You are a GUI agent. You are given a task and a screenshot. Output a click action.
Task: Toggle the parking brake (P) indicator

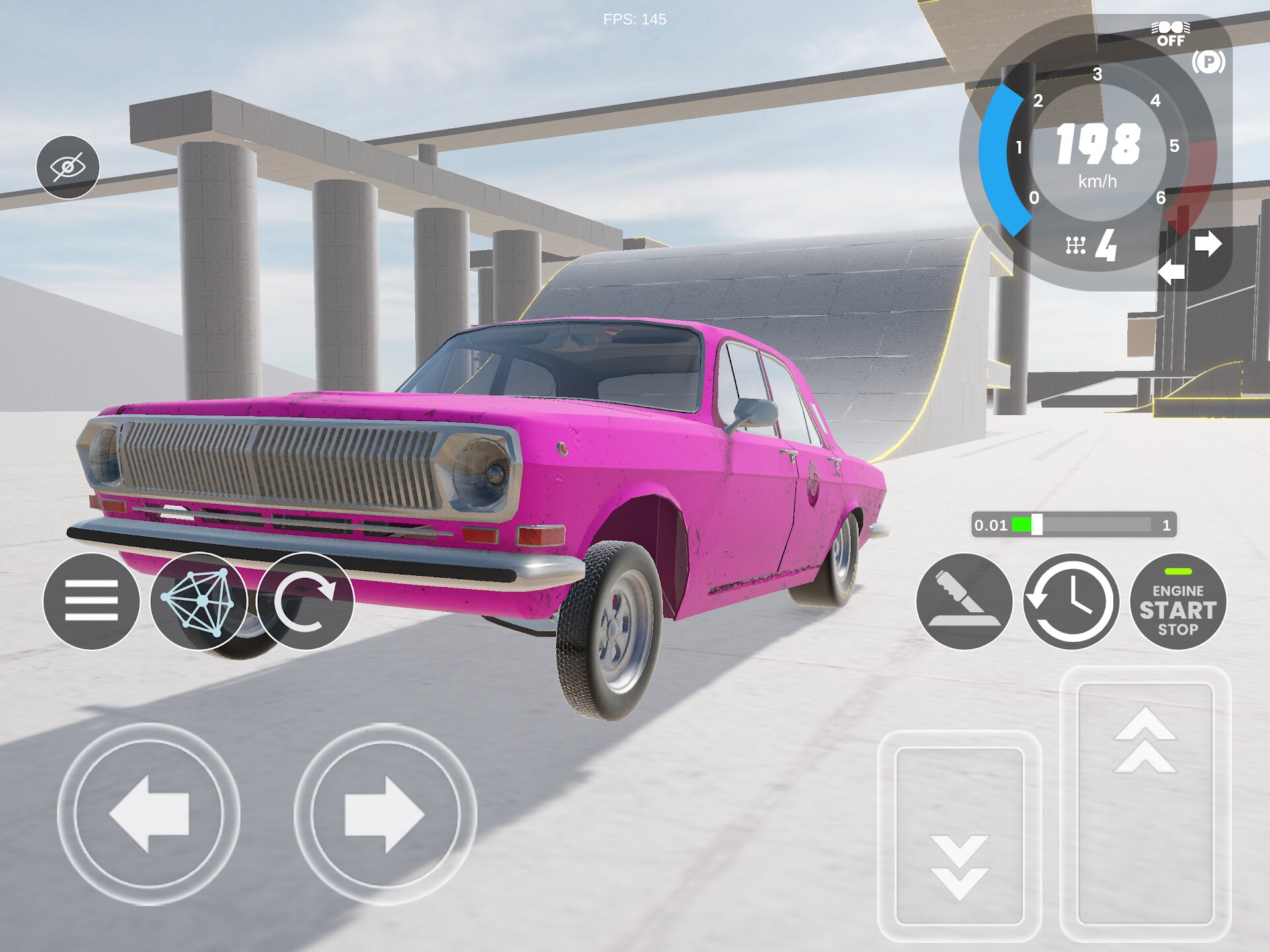(1209, 62)
